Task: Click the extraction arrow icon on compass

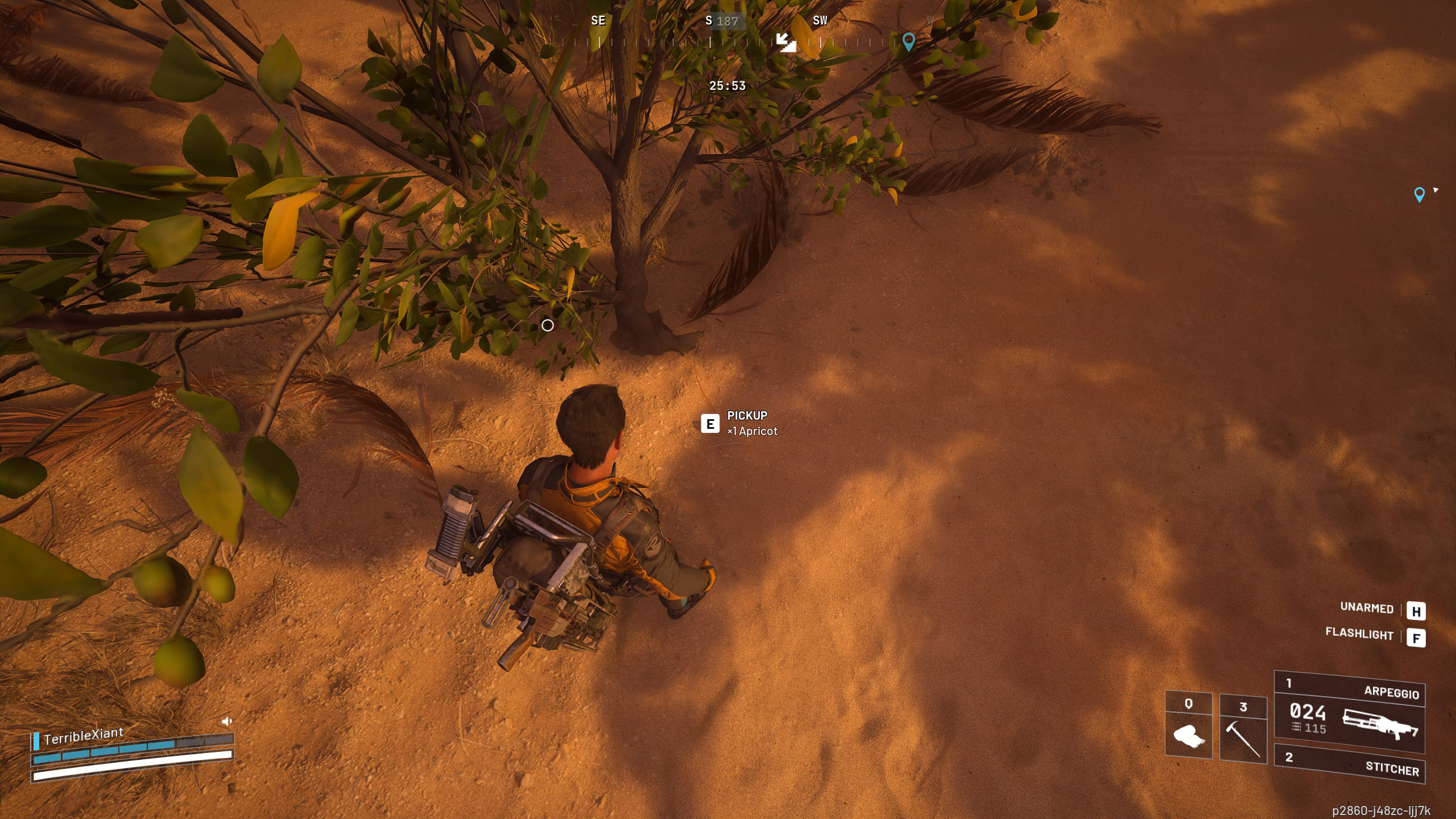Action: (x=787, y=42)
